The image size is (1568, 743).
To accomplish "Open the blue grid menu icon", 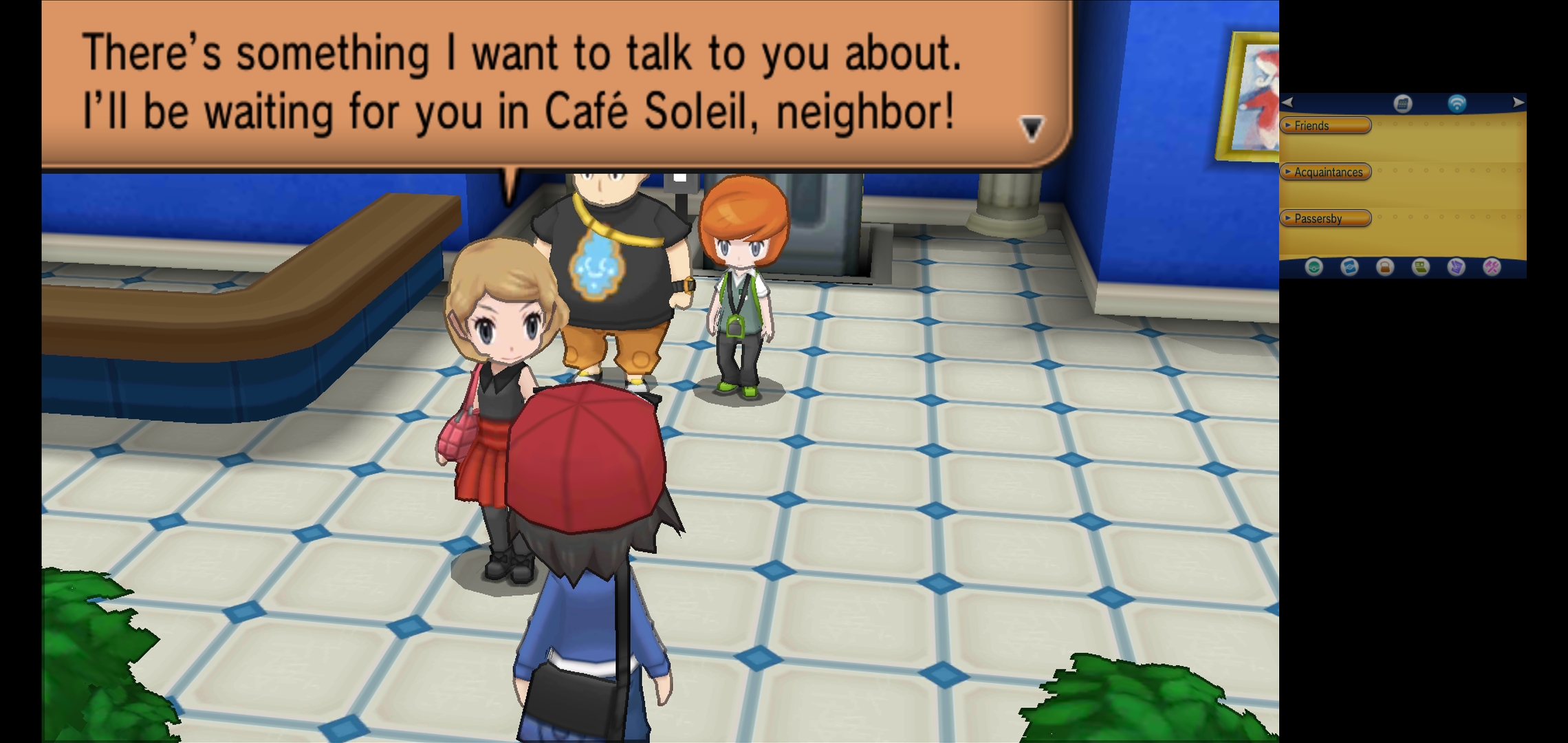I will pos(1403,104).
